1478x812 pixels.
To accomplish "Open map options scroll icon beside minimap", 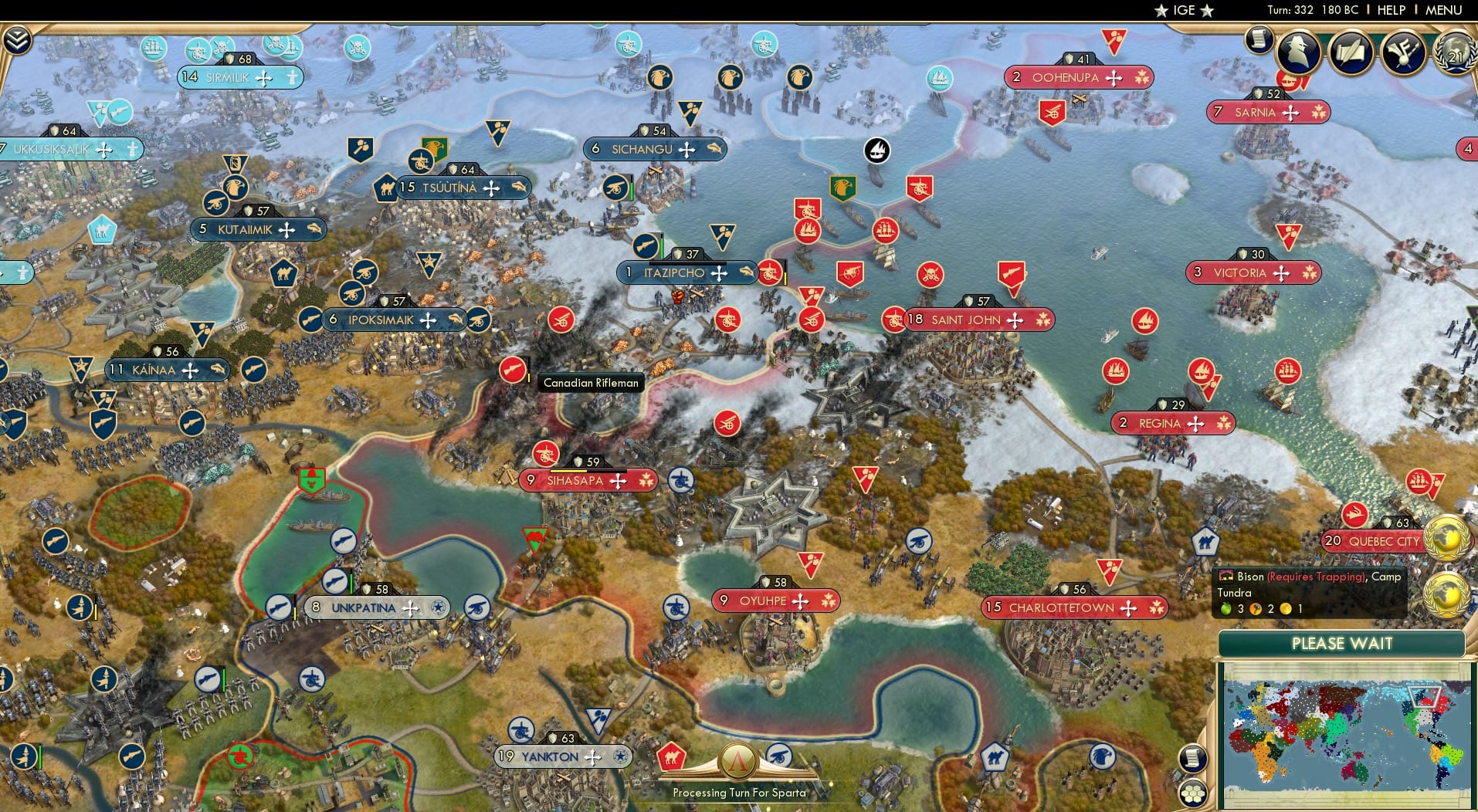I will point(1193,759).
